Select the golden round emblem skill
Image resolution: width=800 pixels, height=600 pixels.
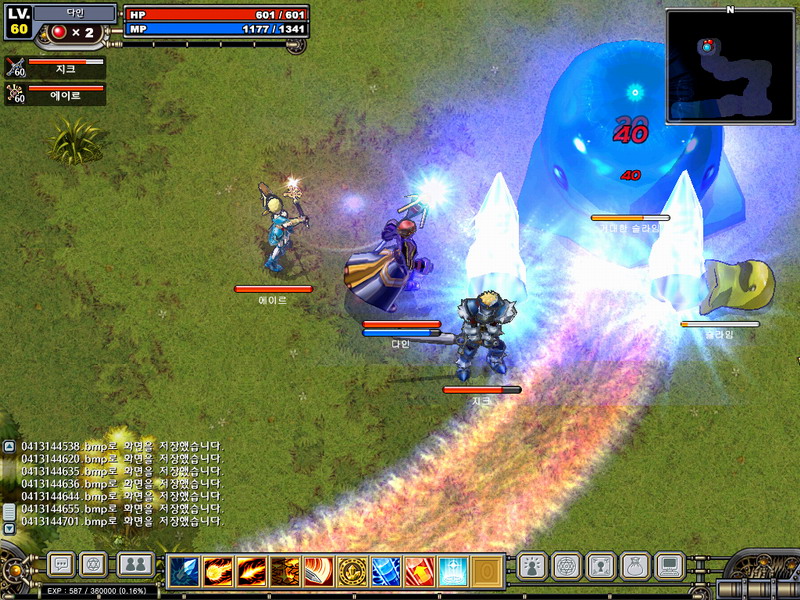pos(352,571)
